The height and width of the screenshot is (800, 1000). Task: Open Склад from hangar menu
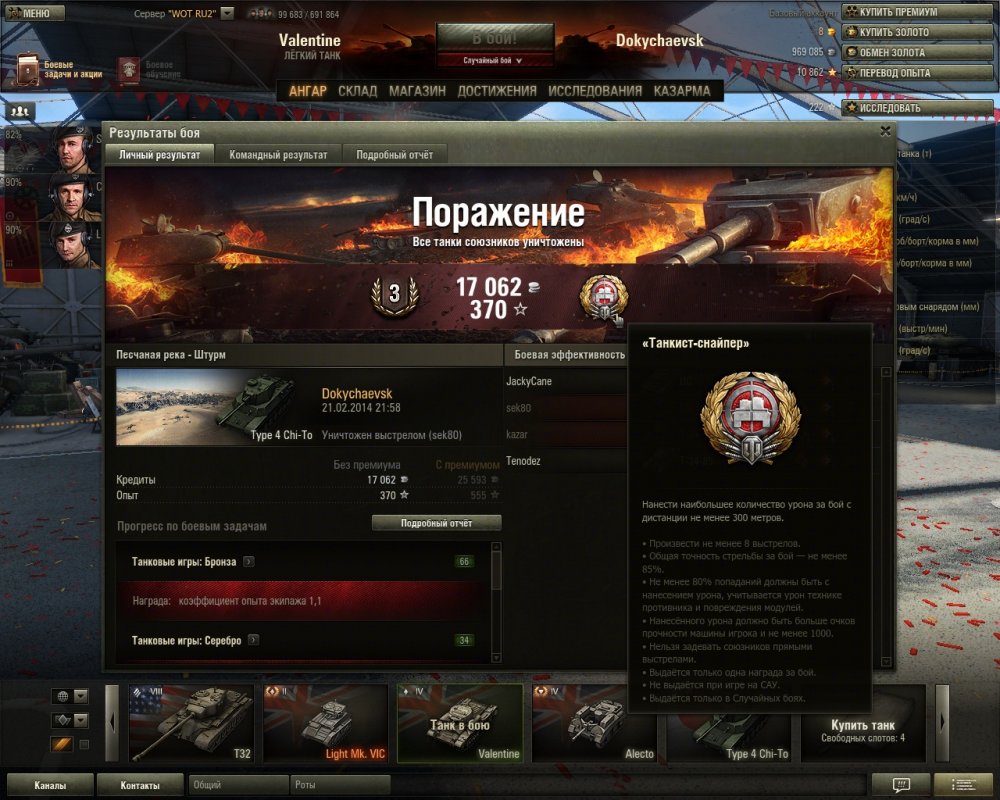(357, 90)
